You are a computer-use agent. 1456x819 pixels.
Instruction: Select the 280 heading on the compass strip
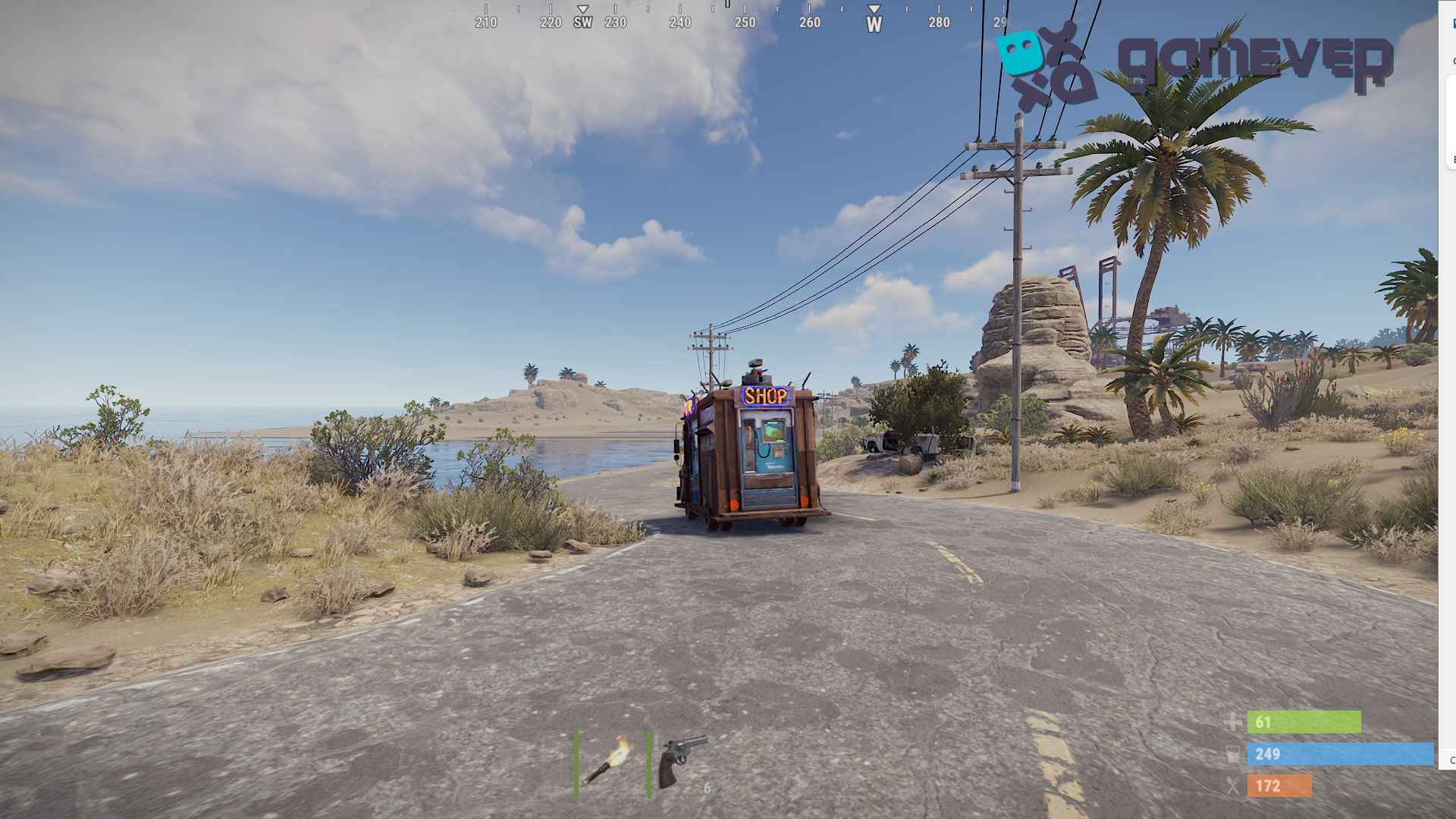[x=938, y=24]
